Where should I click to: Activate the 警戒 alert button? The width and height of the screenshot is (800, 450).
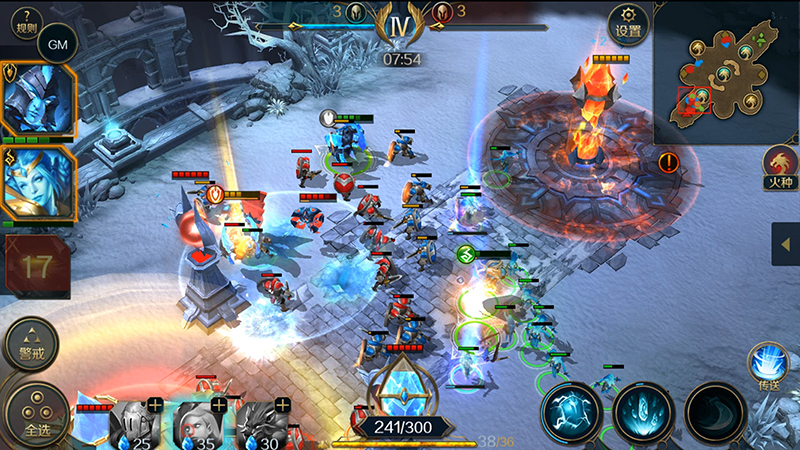tap(31, 345)
